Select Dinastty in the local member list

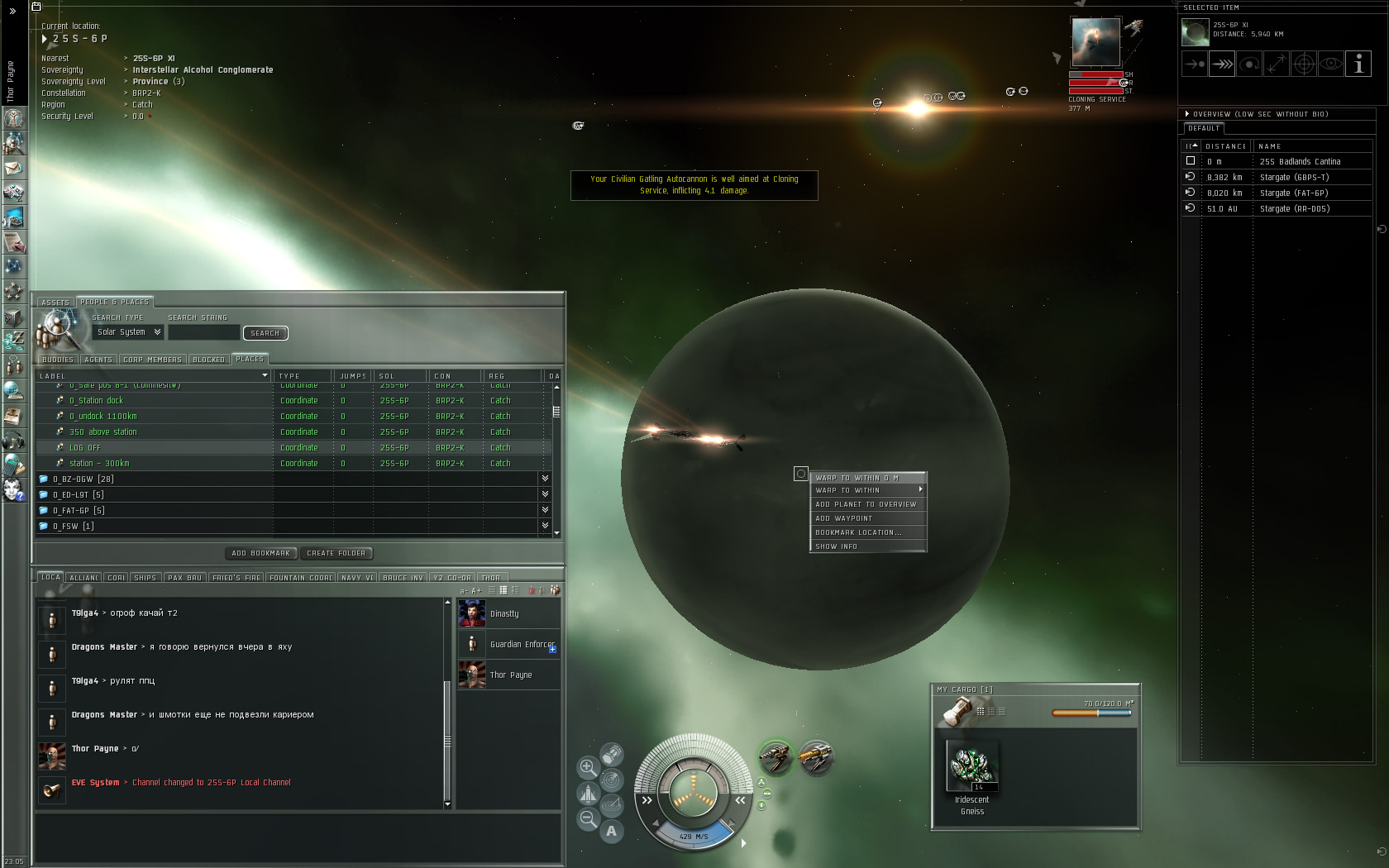pyautogui.click(x=505, y=613)
